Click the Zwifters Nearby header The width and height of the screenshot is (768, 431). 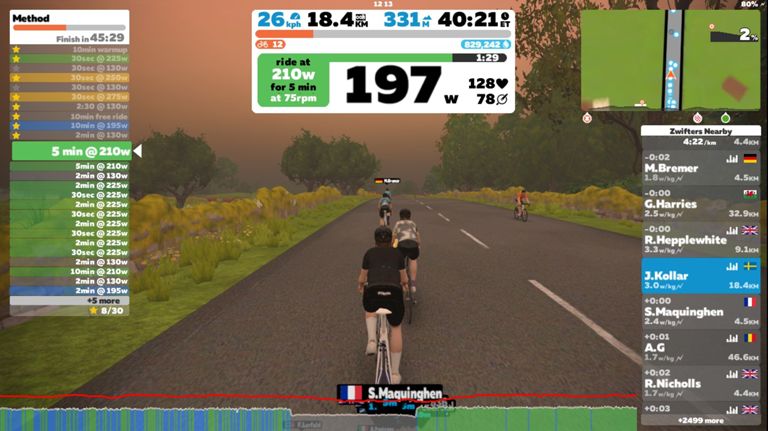(700, 131)
